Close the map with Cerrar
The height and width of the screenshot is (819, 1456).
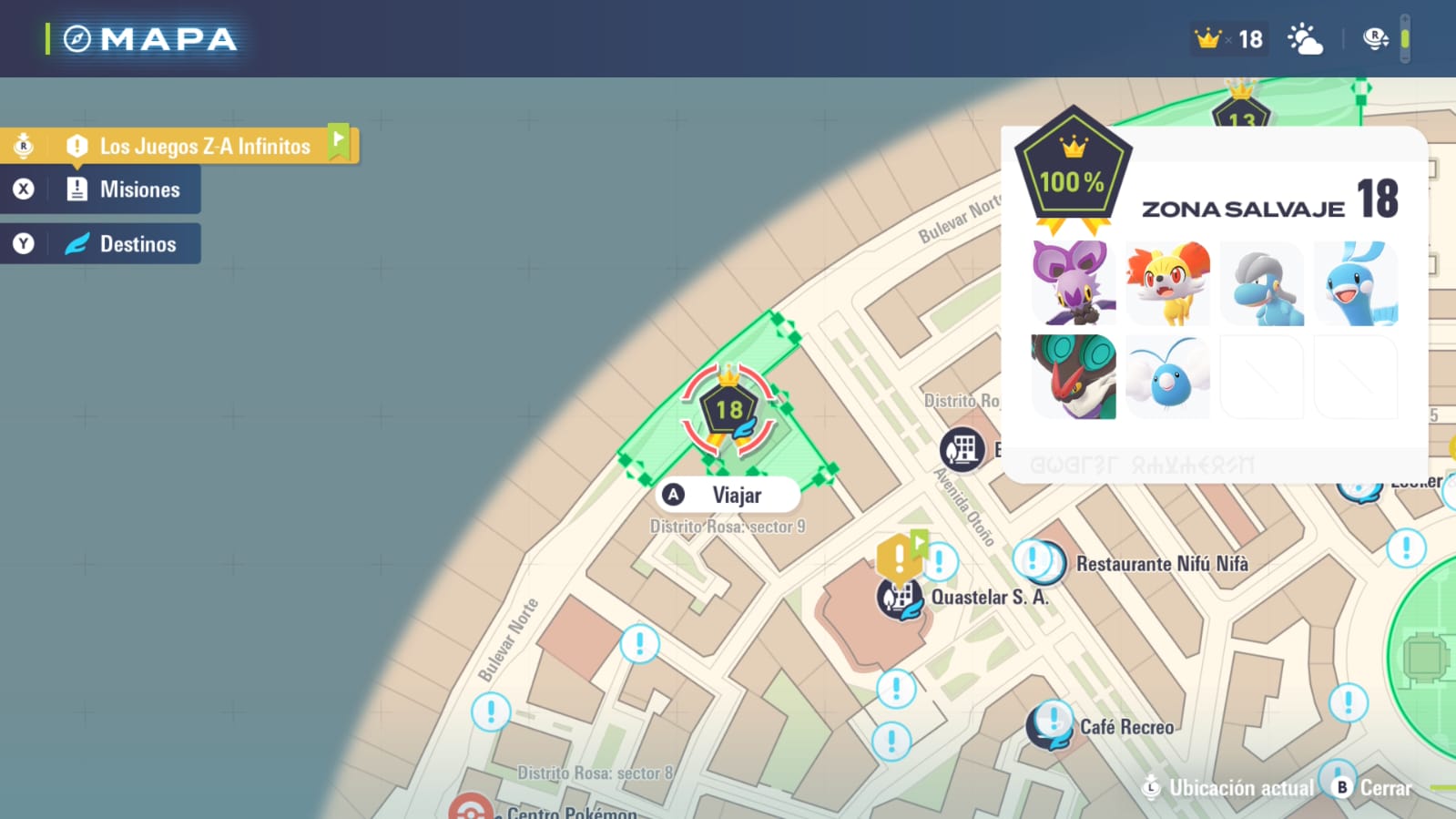(1372, 788)
